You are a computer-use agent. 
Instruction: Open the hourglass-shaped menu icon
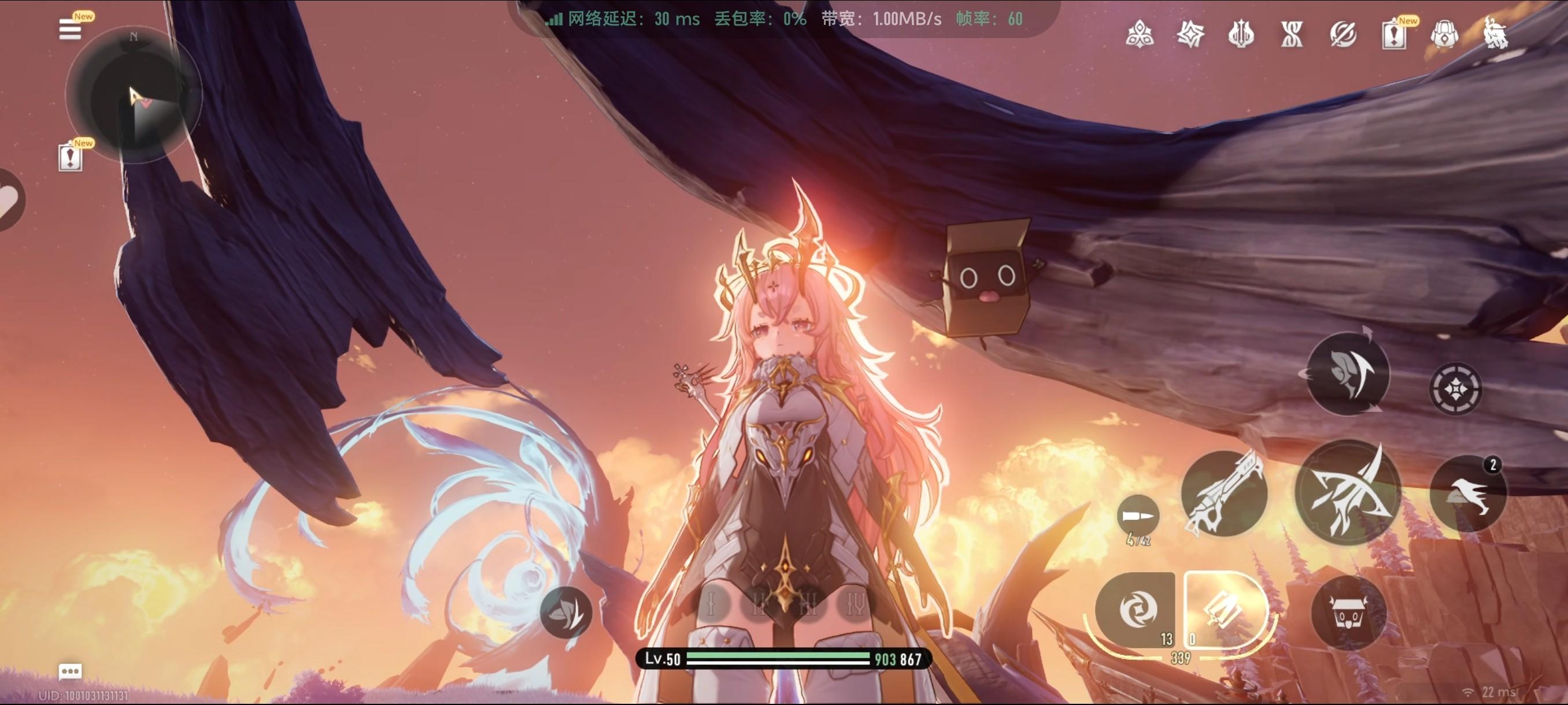(x=1292, y=34)
